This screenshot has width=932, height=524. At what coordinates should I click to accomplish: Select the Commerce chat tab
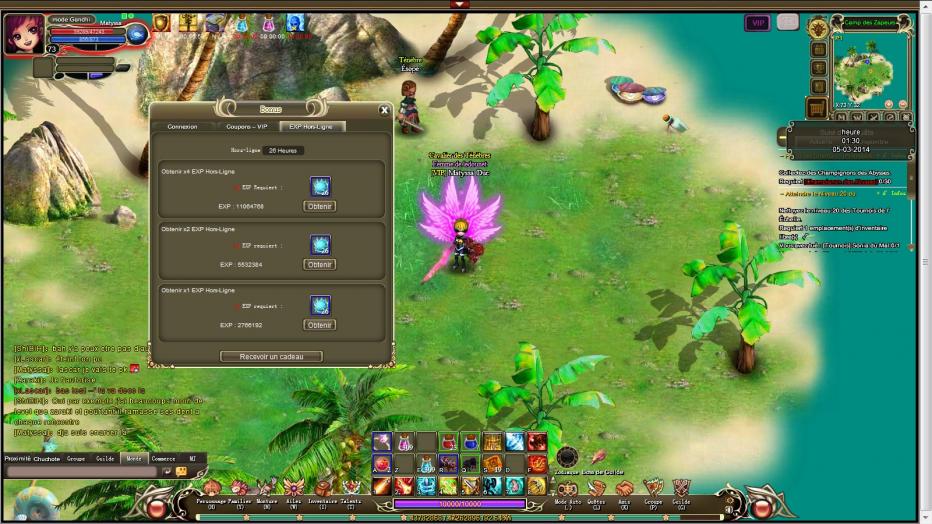[163, 459]
